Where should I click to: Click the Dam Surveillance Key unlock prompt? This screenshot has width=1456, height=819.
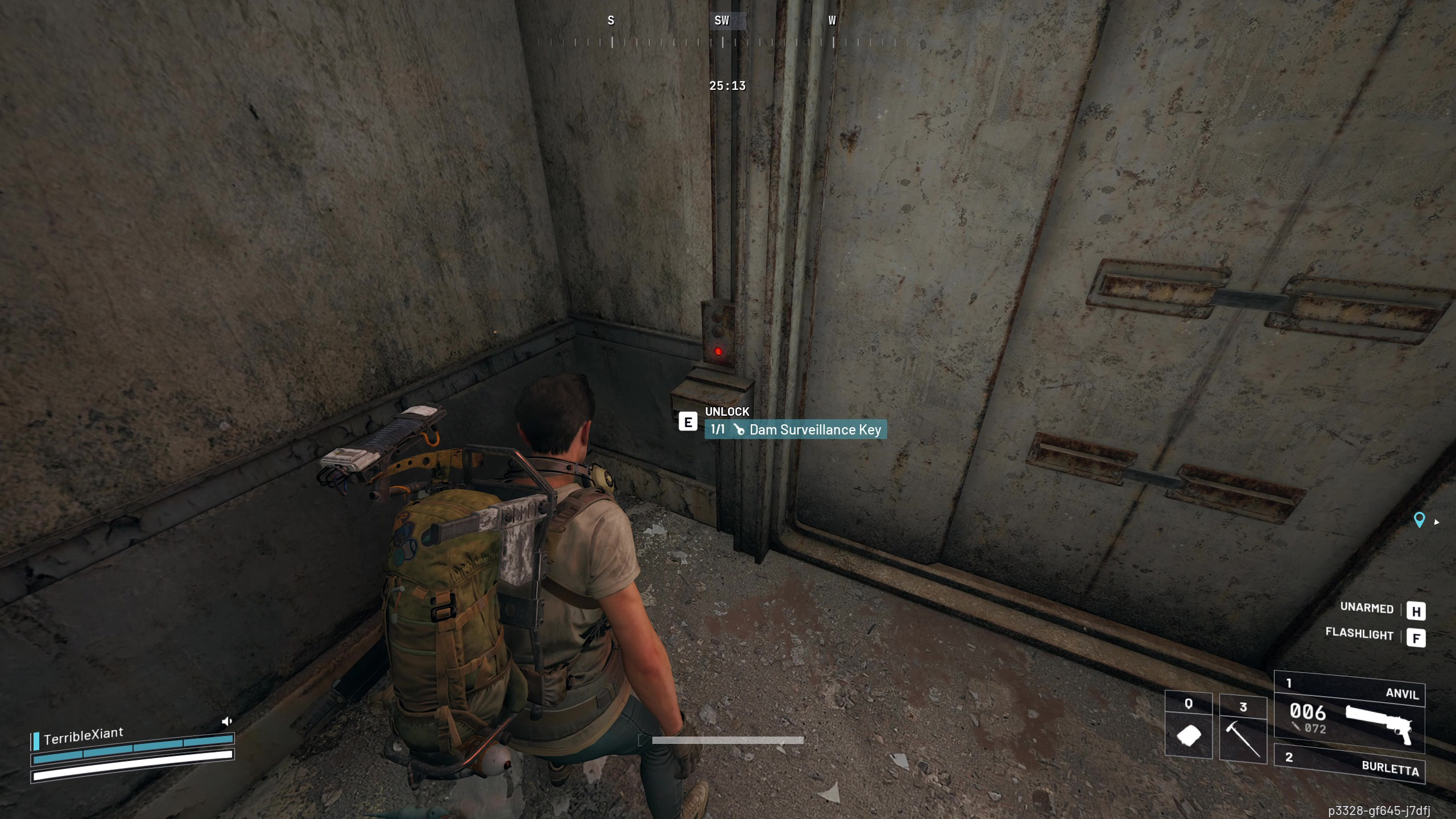[x=795, y=430]
